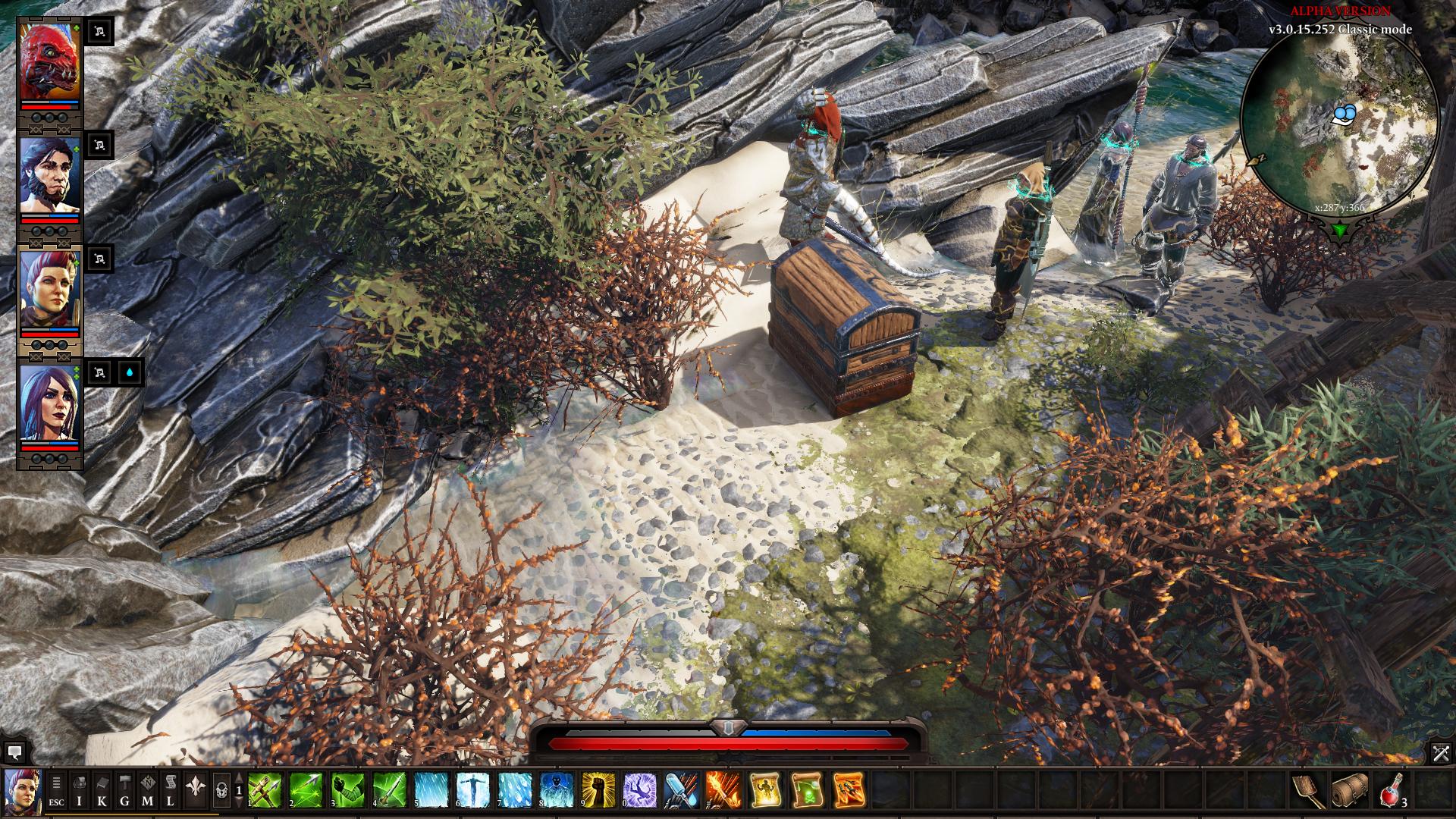Cast the purple falling-figure skill
The height and width of the screenshot is (819, 1456).
point(640,790)
